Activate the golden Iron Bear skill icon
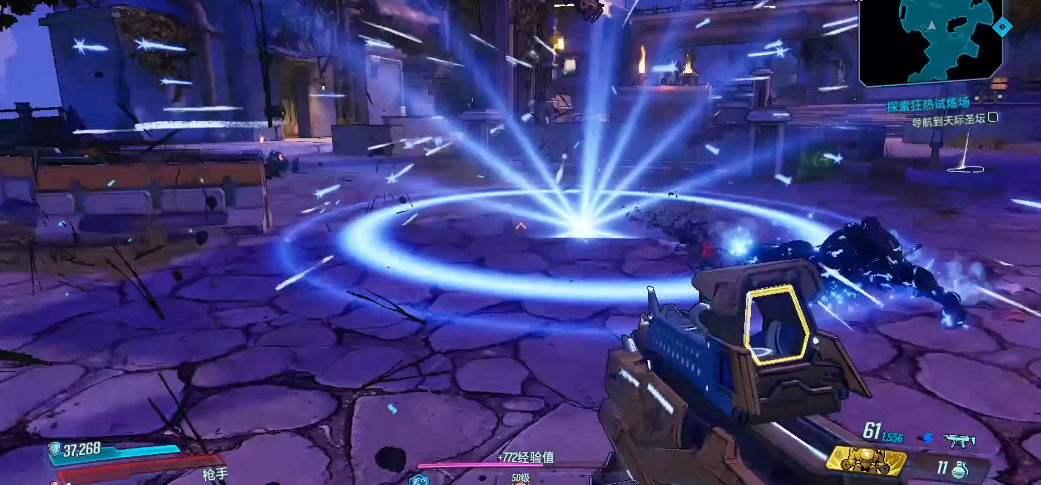 [x=864, y=460]
